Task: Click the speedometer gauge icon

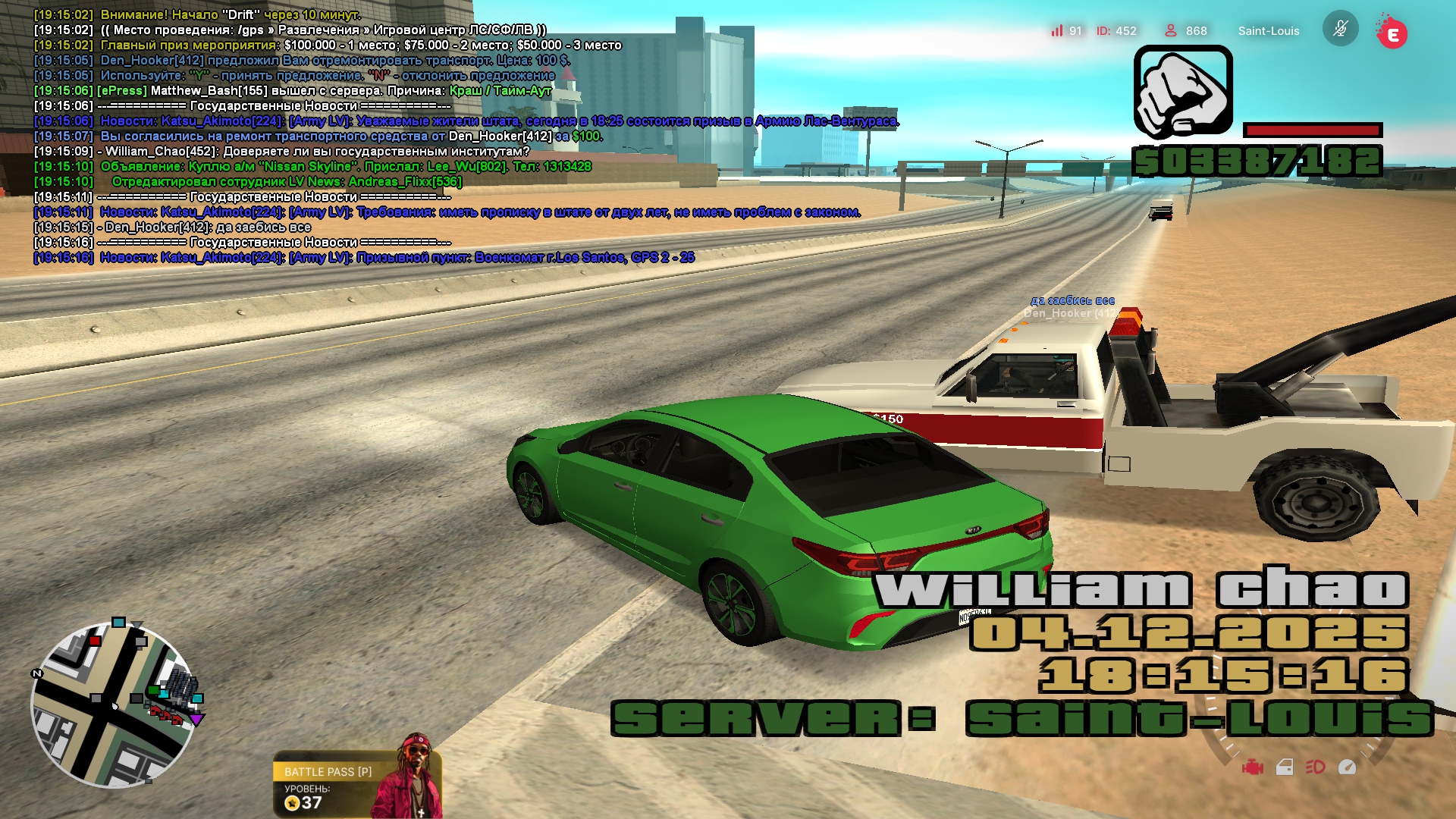Action: click(1348, 767)
